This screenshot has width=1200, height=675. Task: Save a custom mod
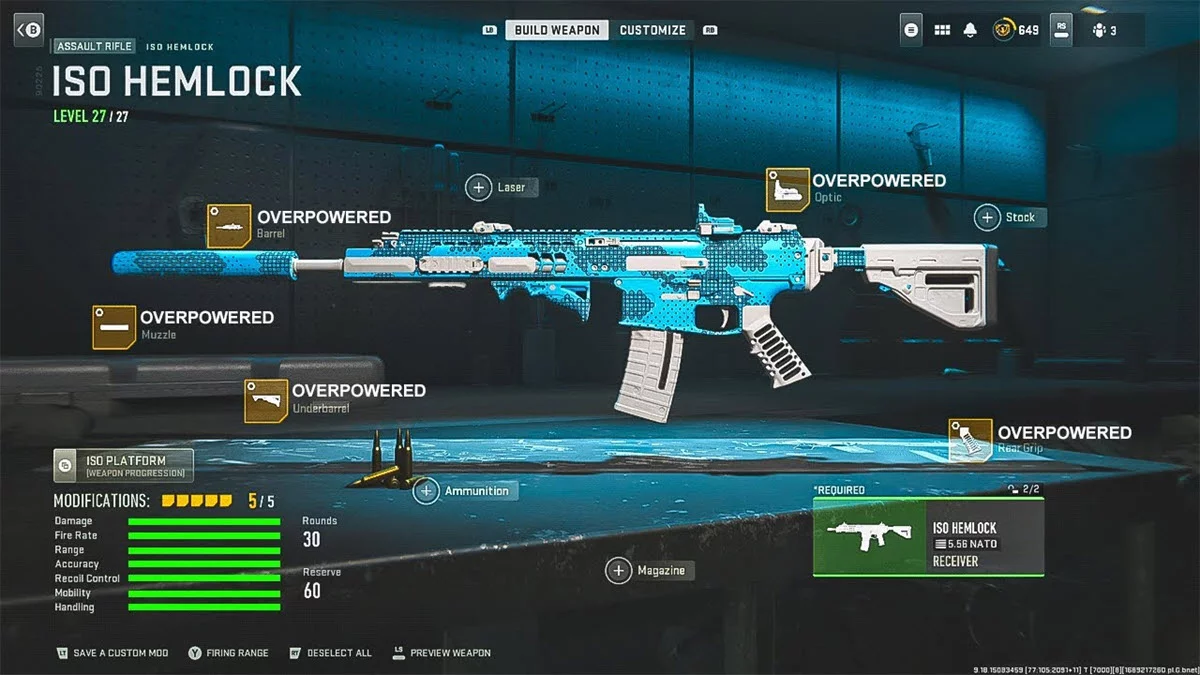(x=112, y=653)
